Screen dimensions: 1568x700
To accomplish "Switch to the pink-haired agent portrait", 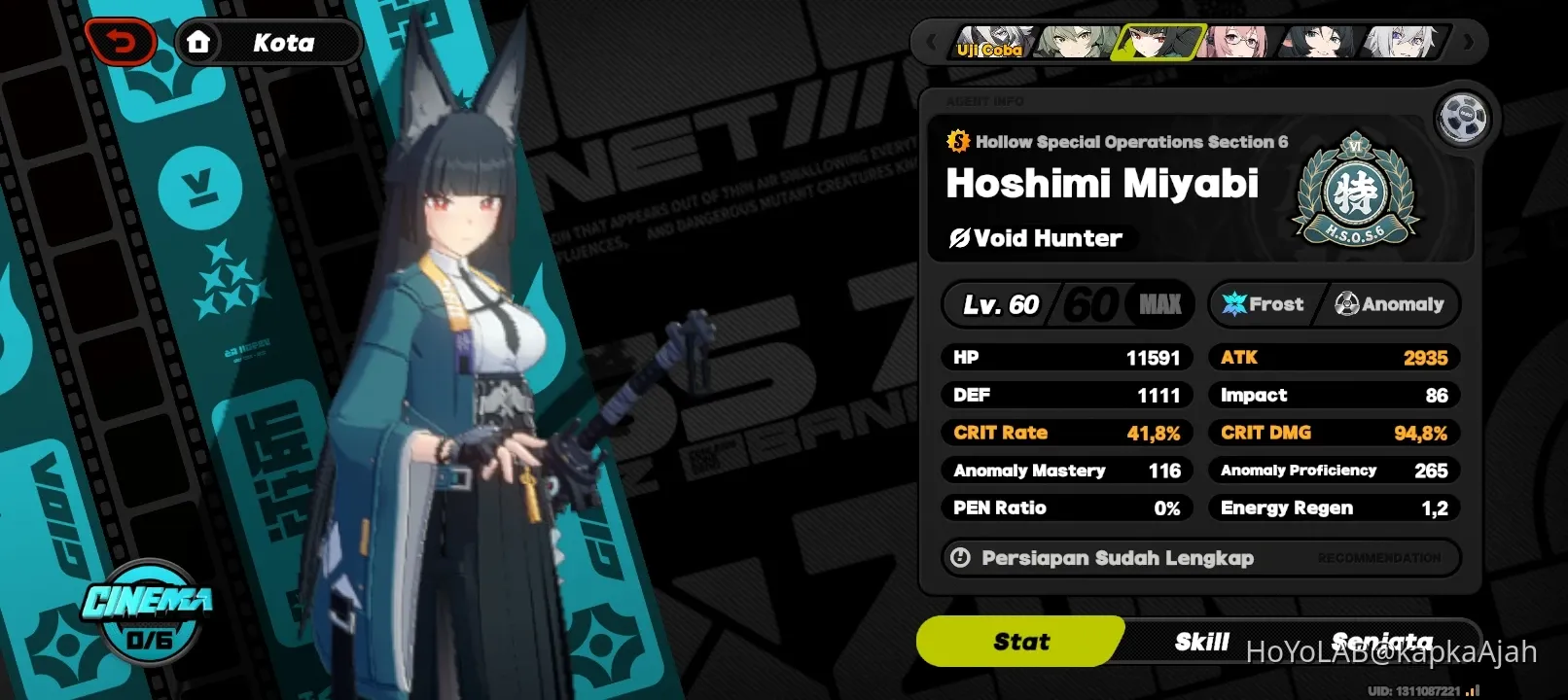I will pos(1235,42).
